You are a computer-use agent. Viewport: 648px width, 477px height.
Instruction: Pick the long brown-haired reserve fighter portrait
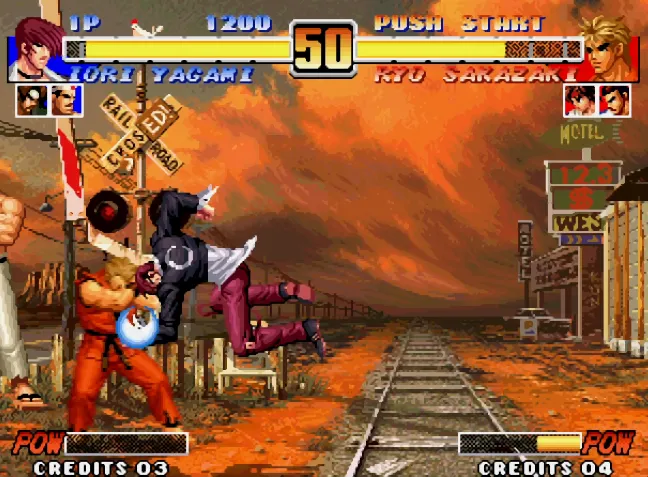(x=581, y=101)
